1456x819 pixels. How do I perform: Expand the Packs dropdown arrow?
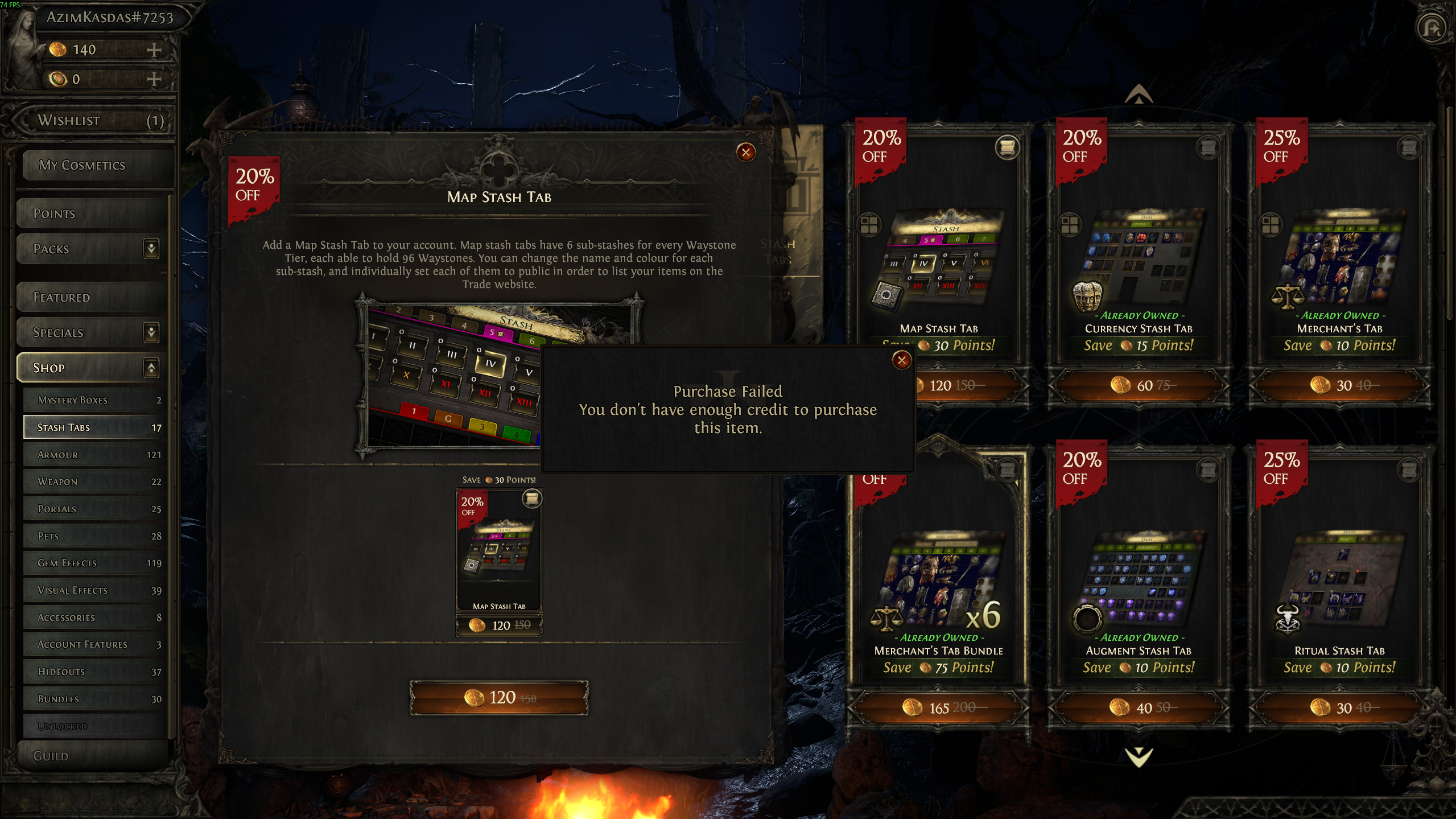point(151,249)
